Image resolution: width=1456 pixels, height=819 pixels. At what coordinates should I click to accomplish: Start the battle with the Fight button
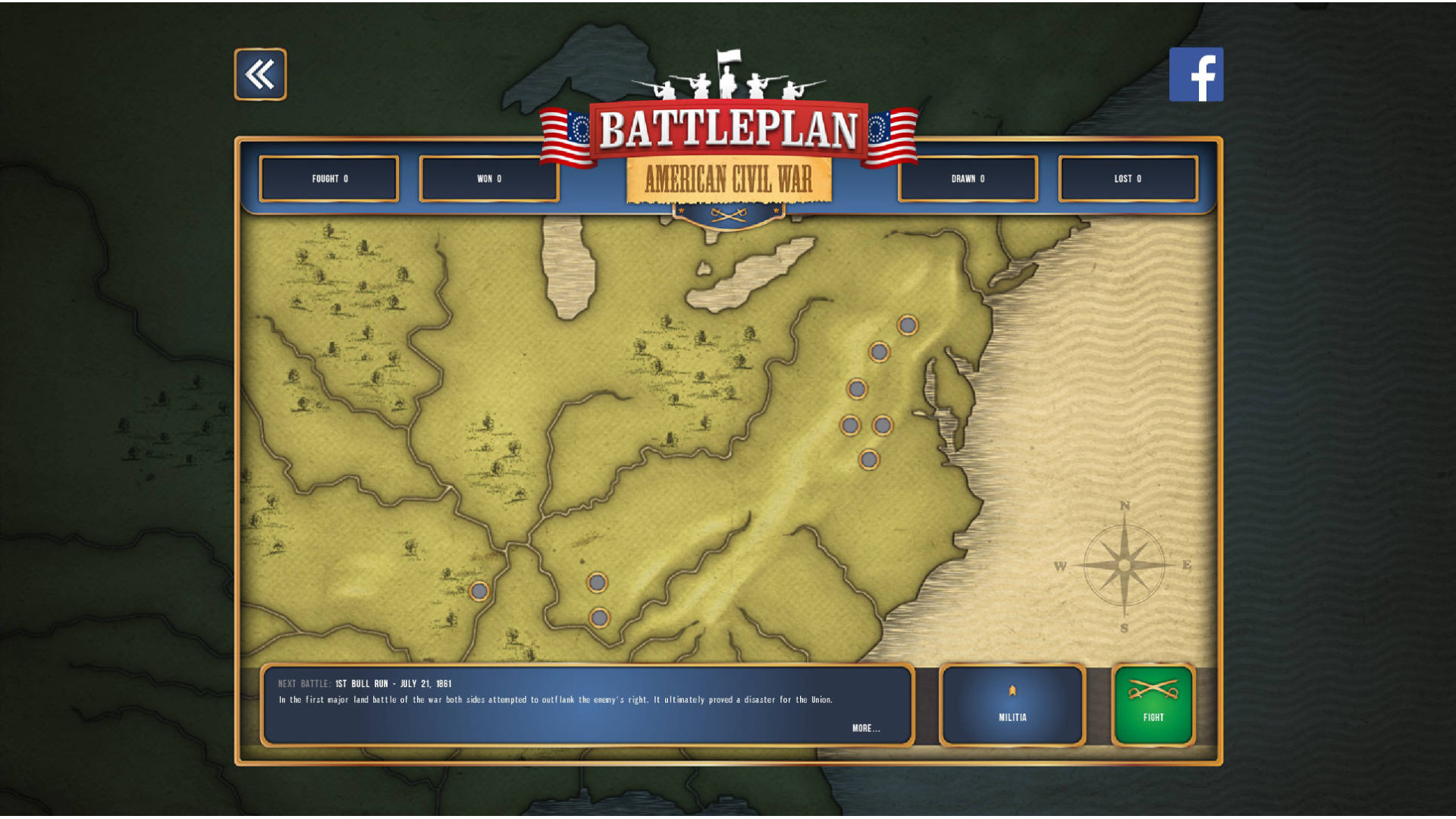point(1153,705)
